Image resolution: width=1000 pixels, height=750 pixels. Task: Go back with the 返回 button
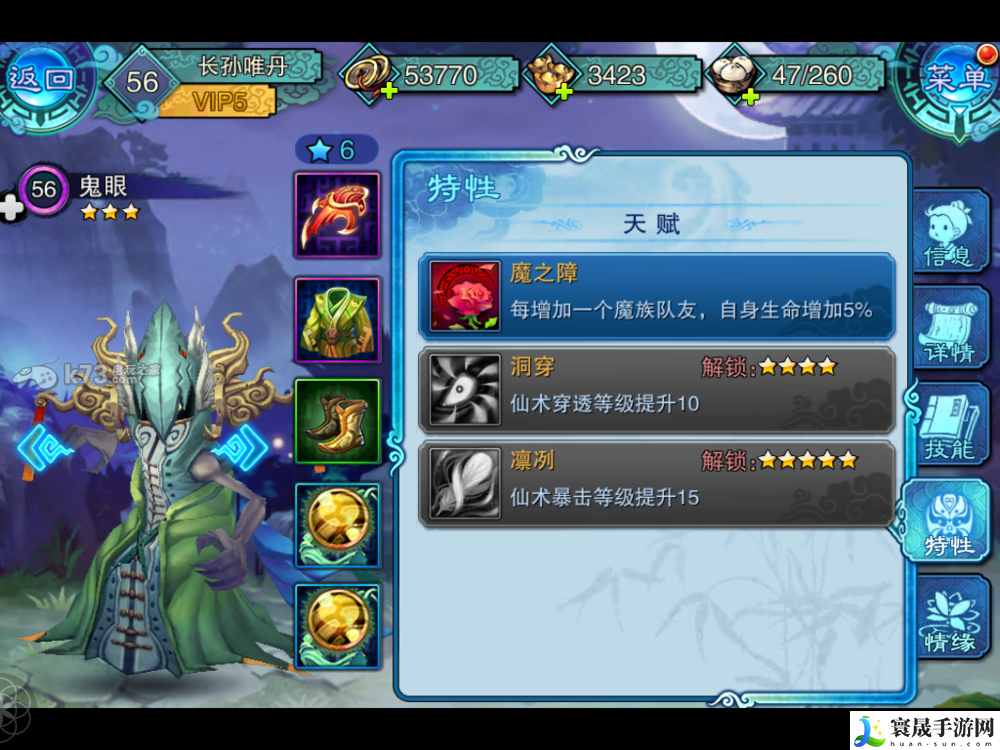42,80
